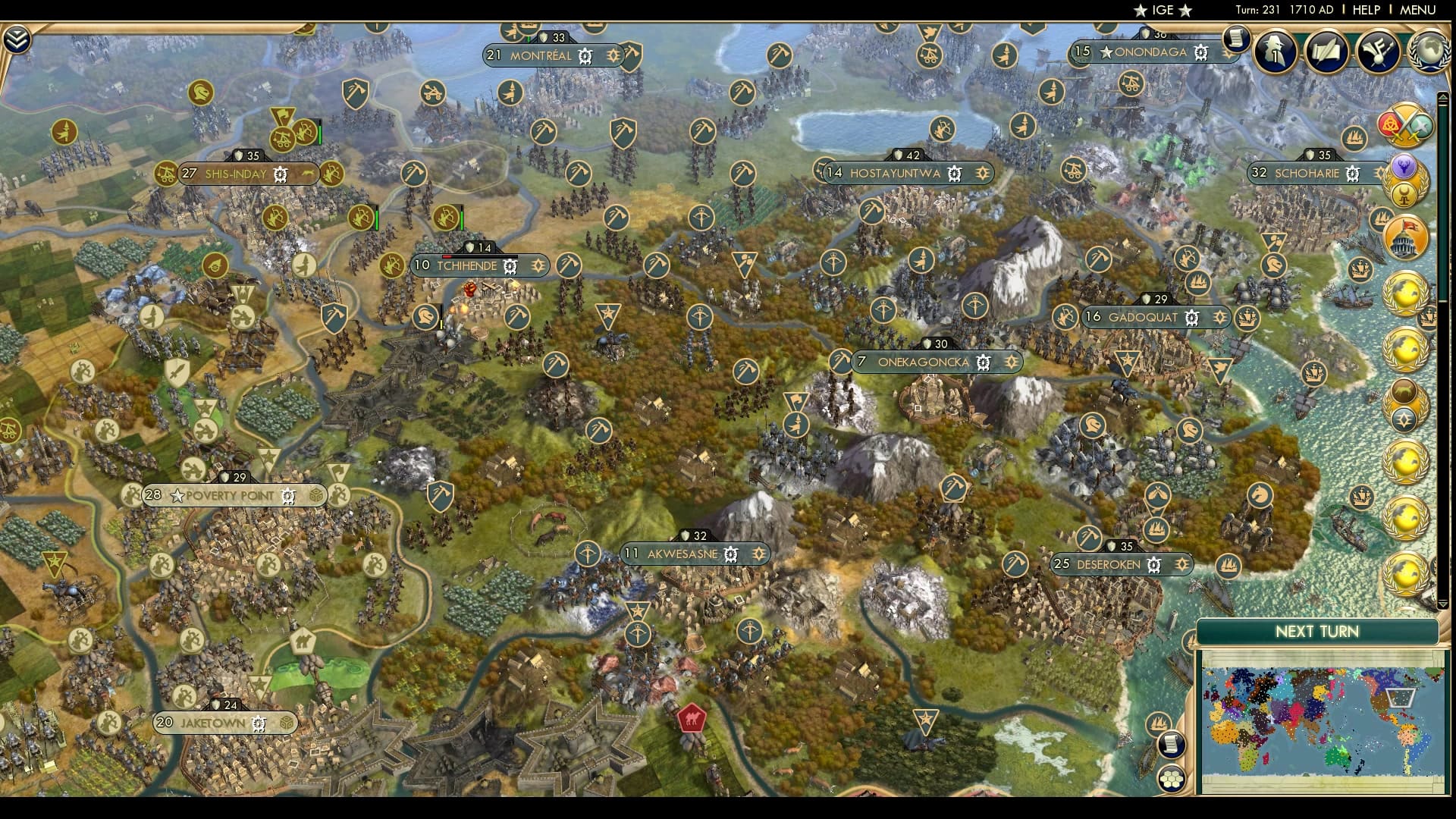Open the capitol building notification icon
The width and height of the screenshot is (1456, 819).
pyautogui.click(x=1404, y=235)
